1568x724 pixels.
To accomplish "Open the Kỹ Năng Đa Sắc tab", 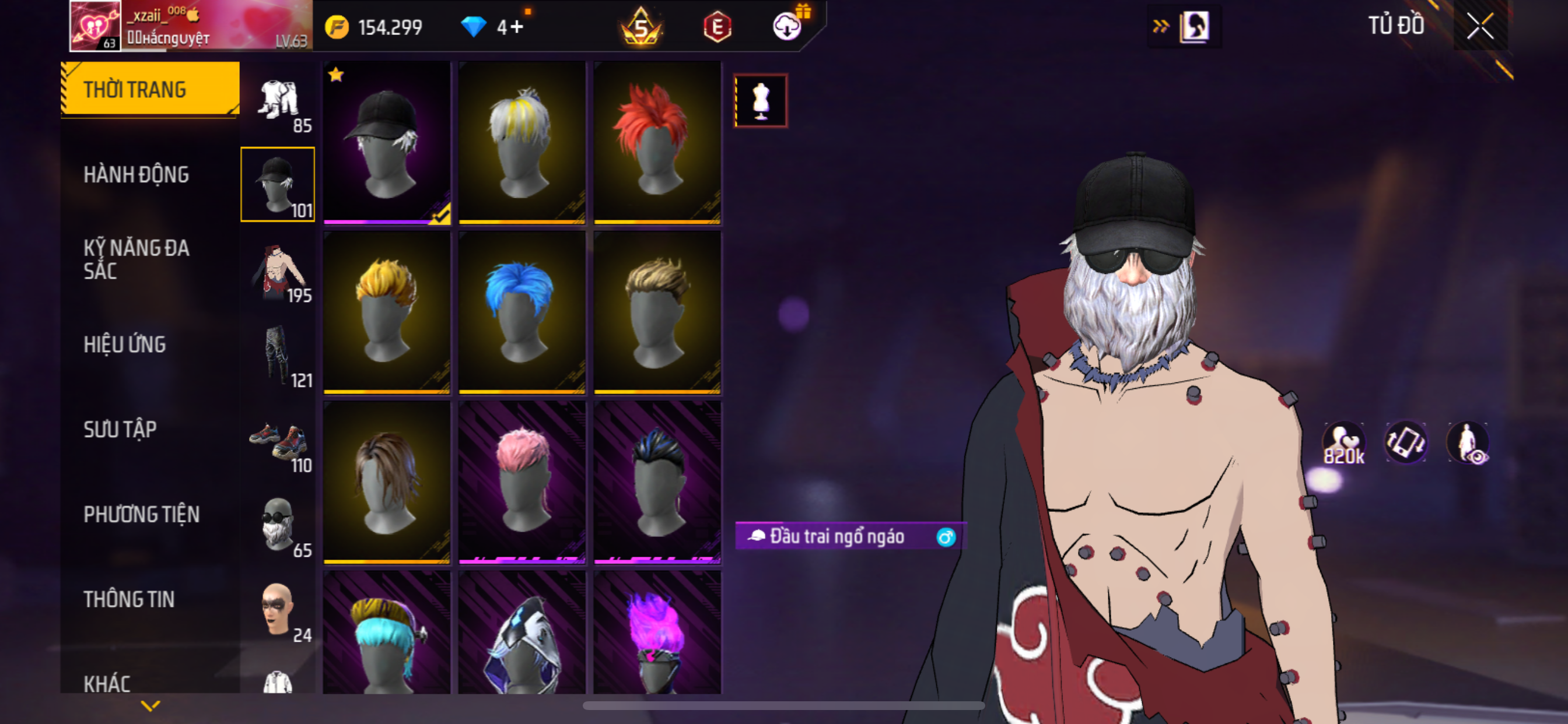I will (136, 259).
